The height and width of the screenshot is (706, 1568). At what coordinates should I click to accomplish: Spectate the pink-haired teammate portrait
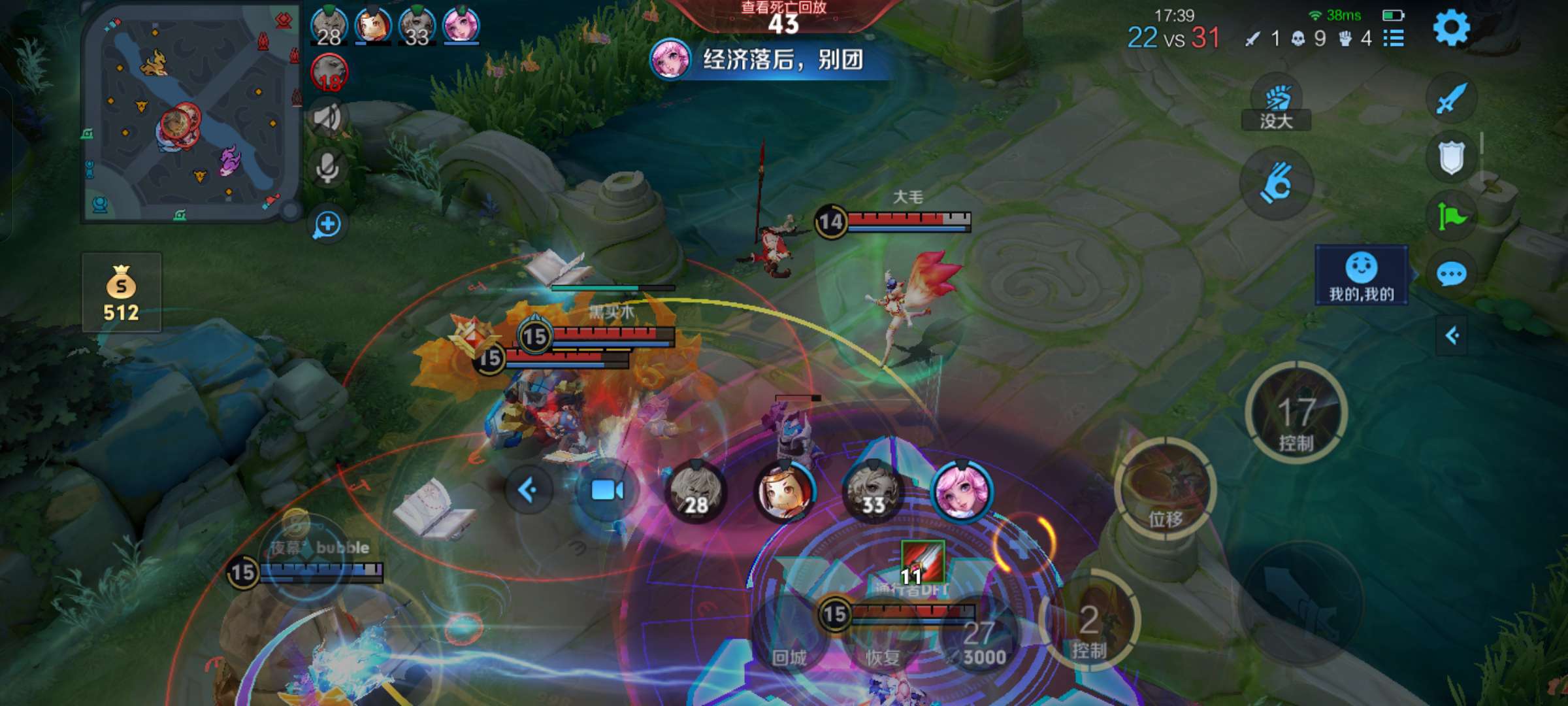coord(962,492)
